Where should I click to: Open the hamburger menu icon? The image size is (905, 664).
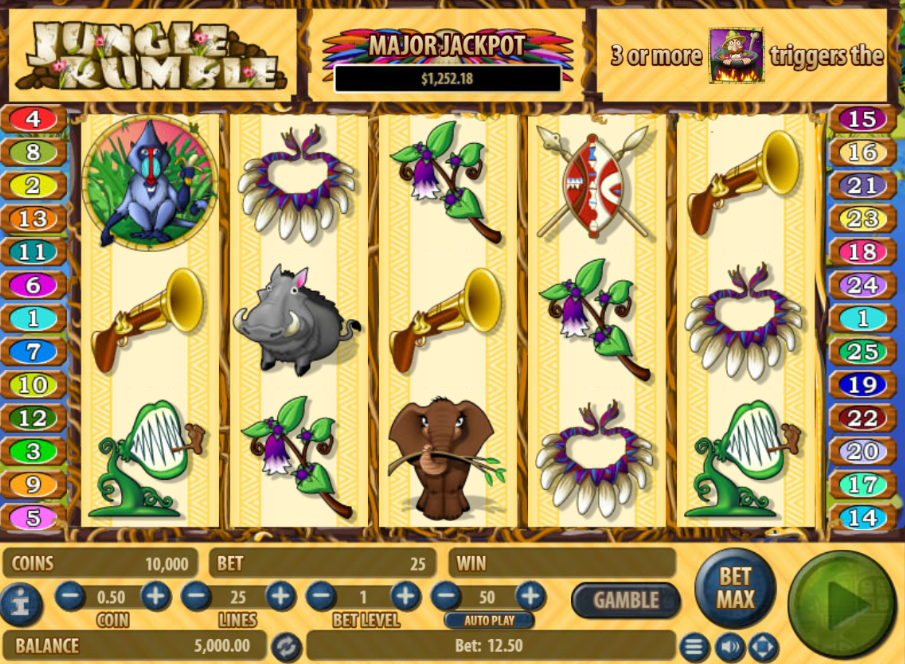click(x=695, y=645)
